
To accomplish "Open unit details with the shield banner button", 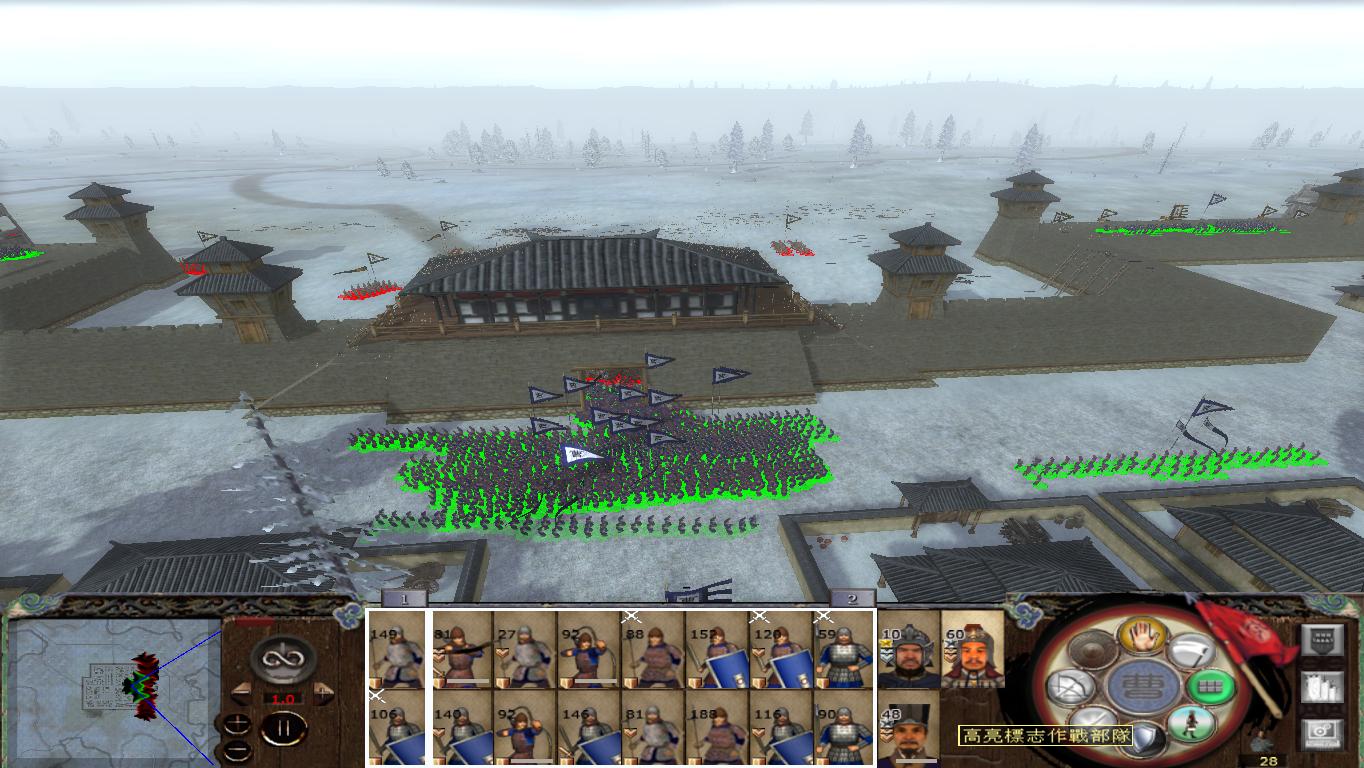I will (1322, 637).
